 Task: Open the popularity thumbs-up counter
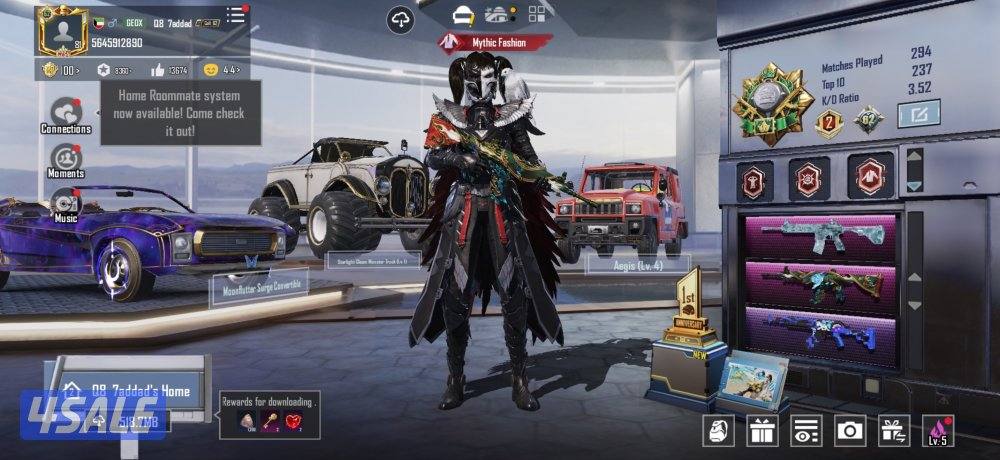(x=169, y=70)
